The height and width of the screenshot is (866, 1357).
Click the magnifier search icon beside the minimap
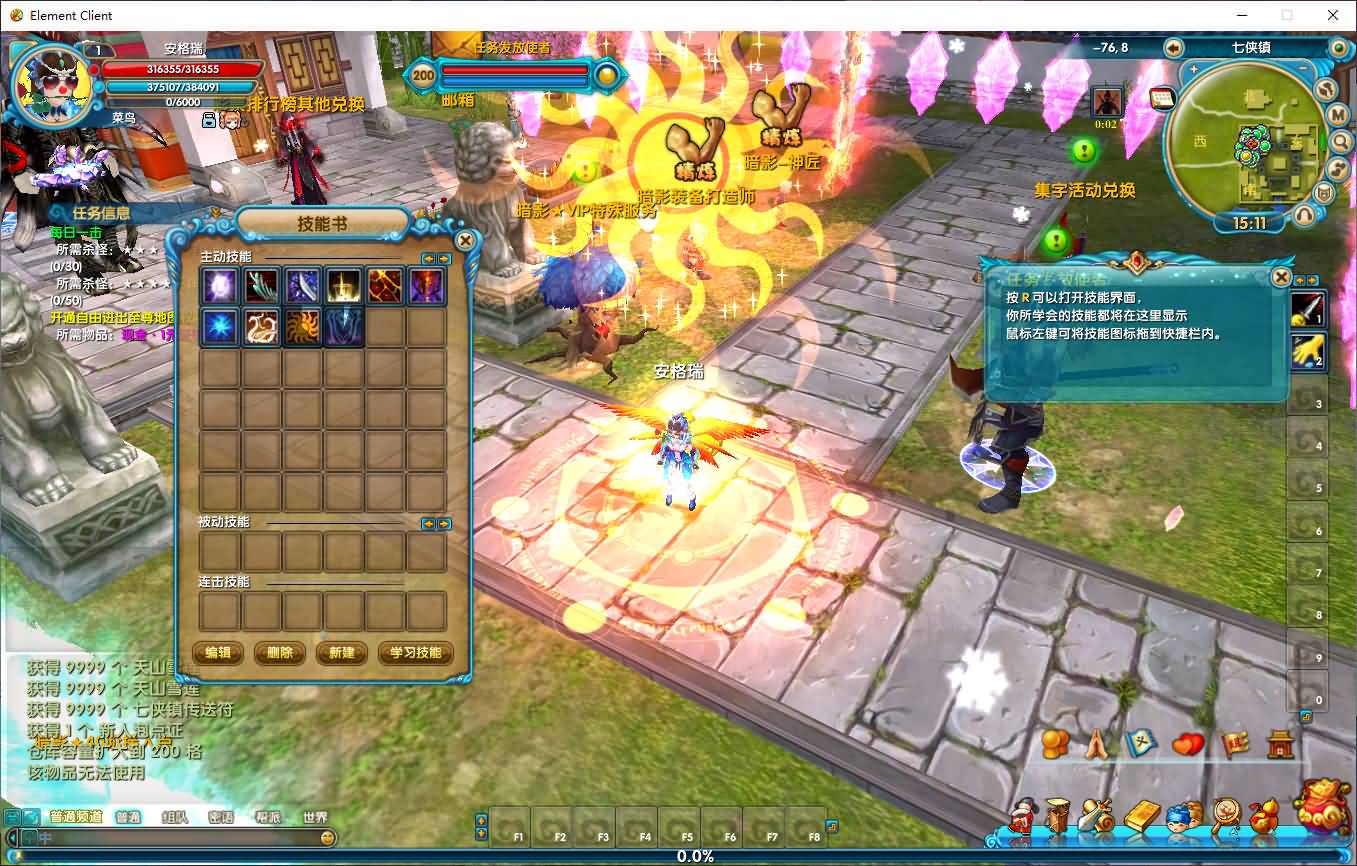[x=1340, y=142]
